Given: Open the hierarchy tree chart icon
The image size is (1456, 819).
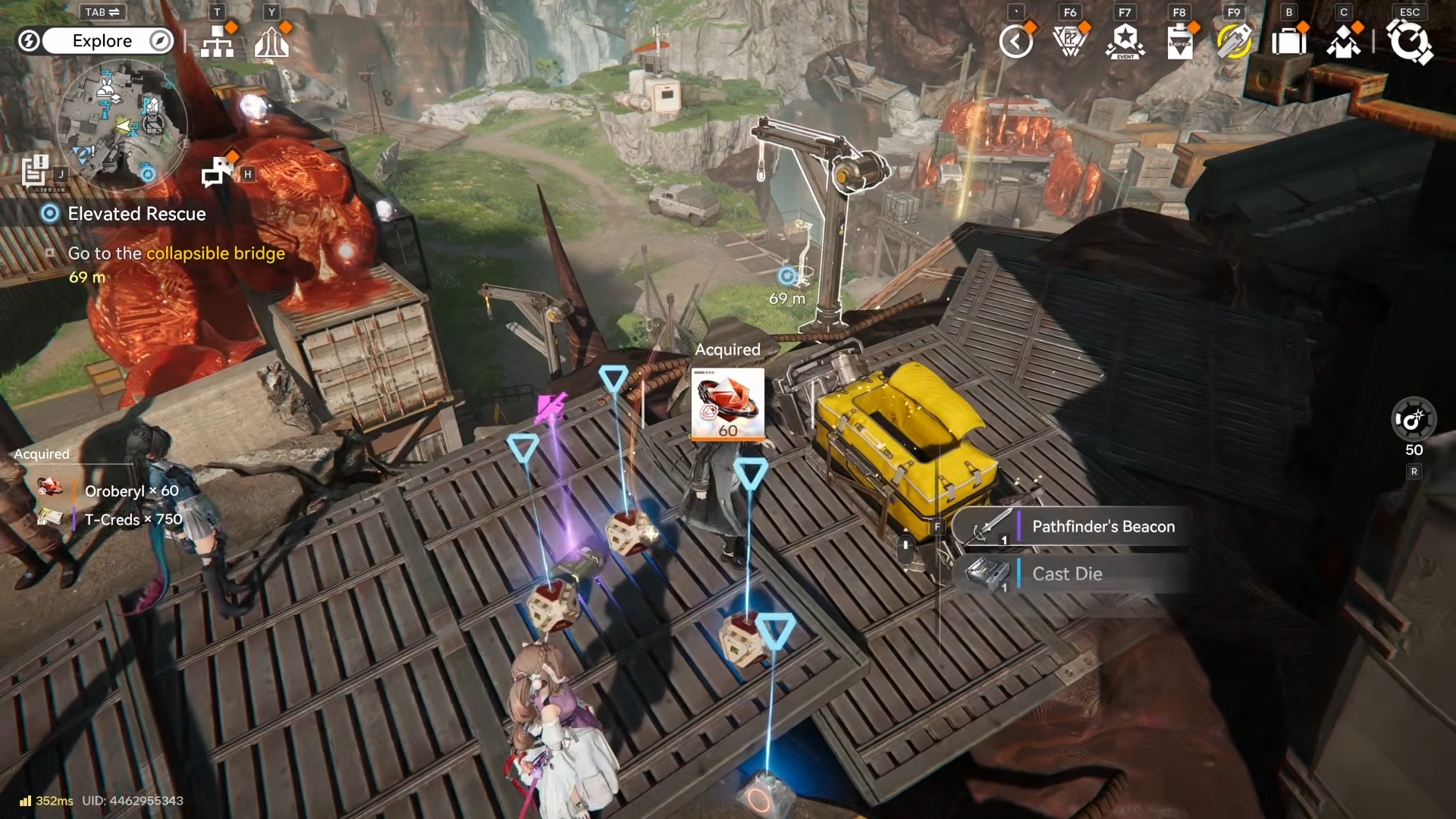Looking at the screenshot, I should pyautogui.click(x=218, y=43).
